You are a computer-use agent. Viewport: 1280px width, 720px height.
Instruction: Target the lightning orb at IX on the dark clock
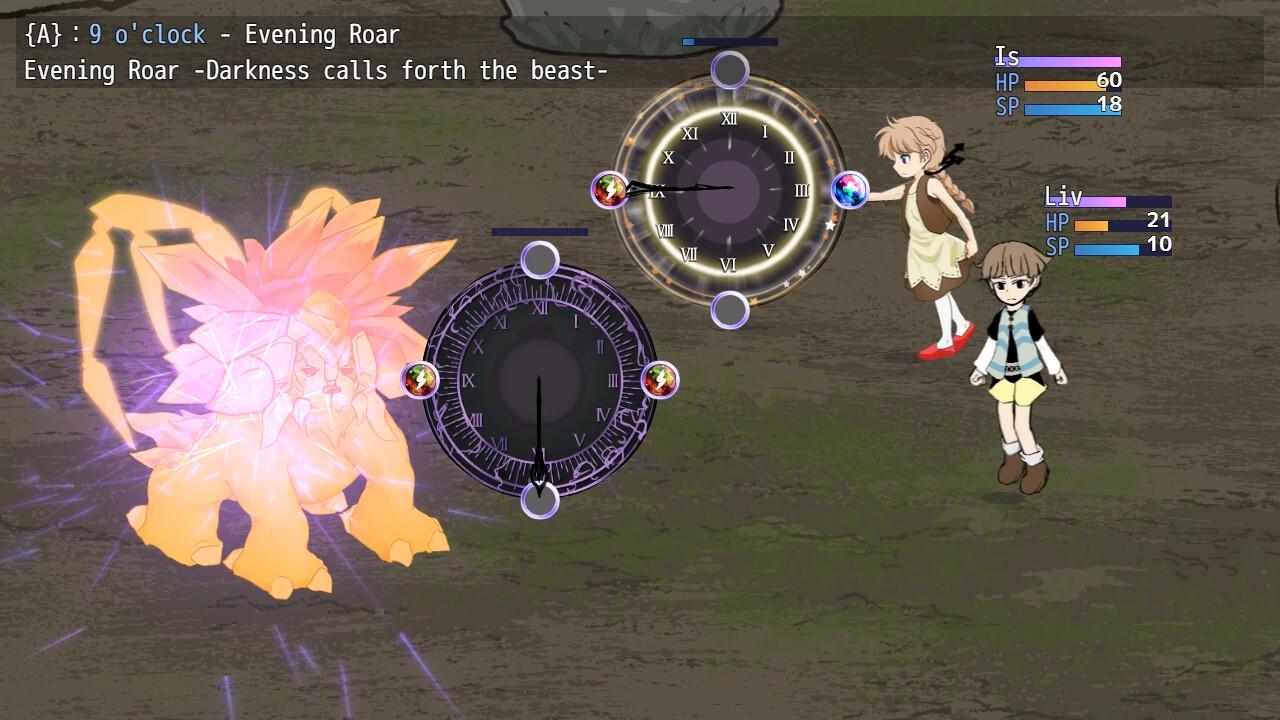420,380
